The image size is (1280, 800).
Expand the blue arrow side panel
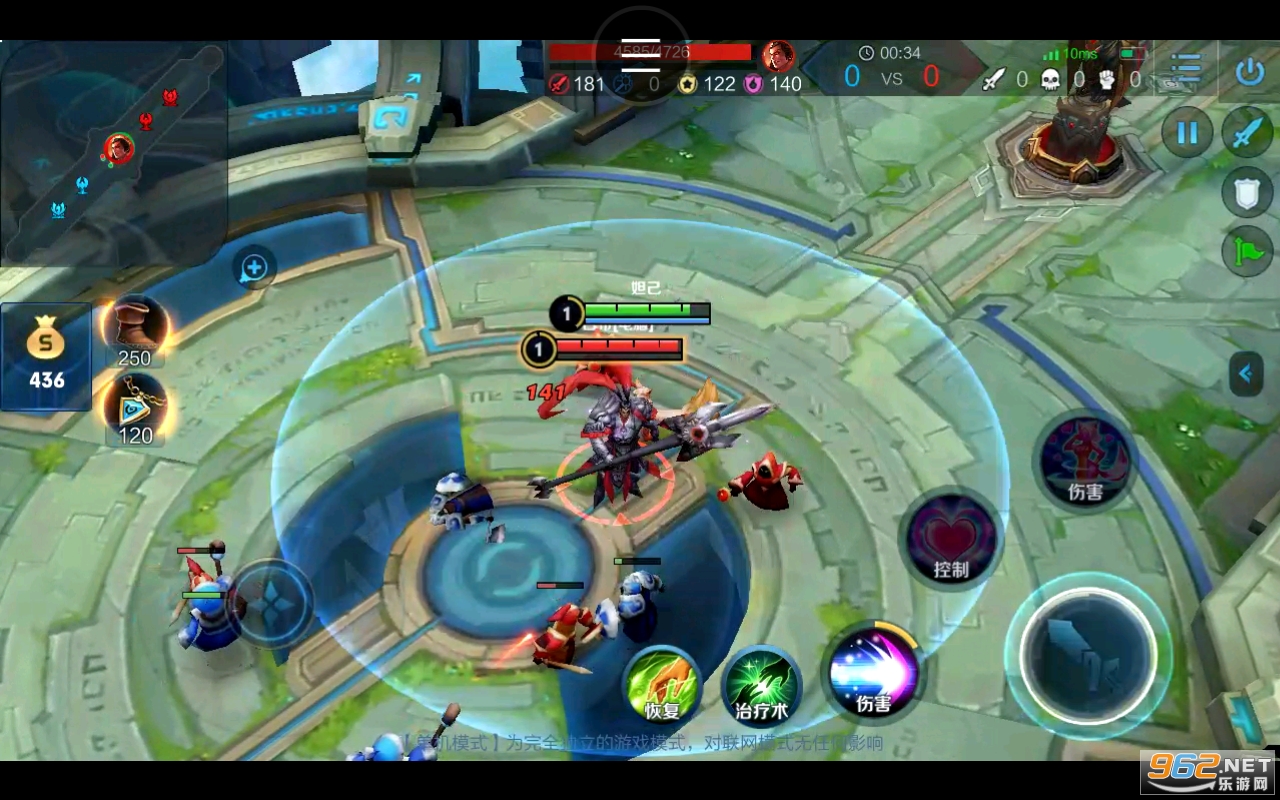1246,374
